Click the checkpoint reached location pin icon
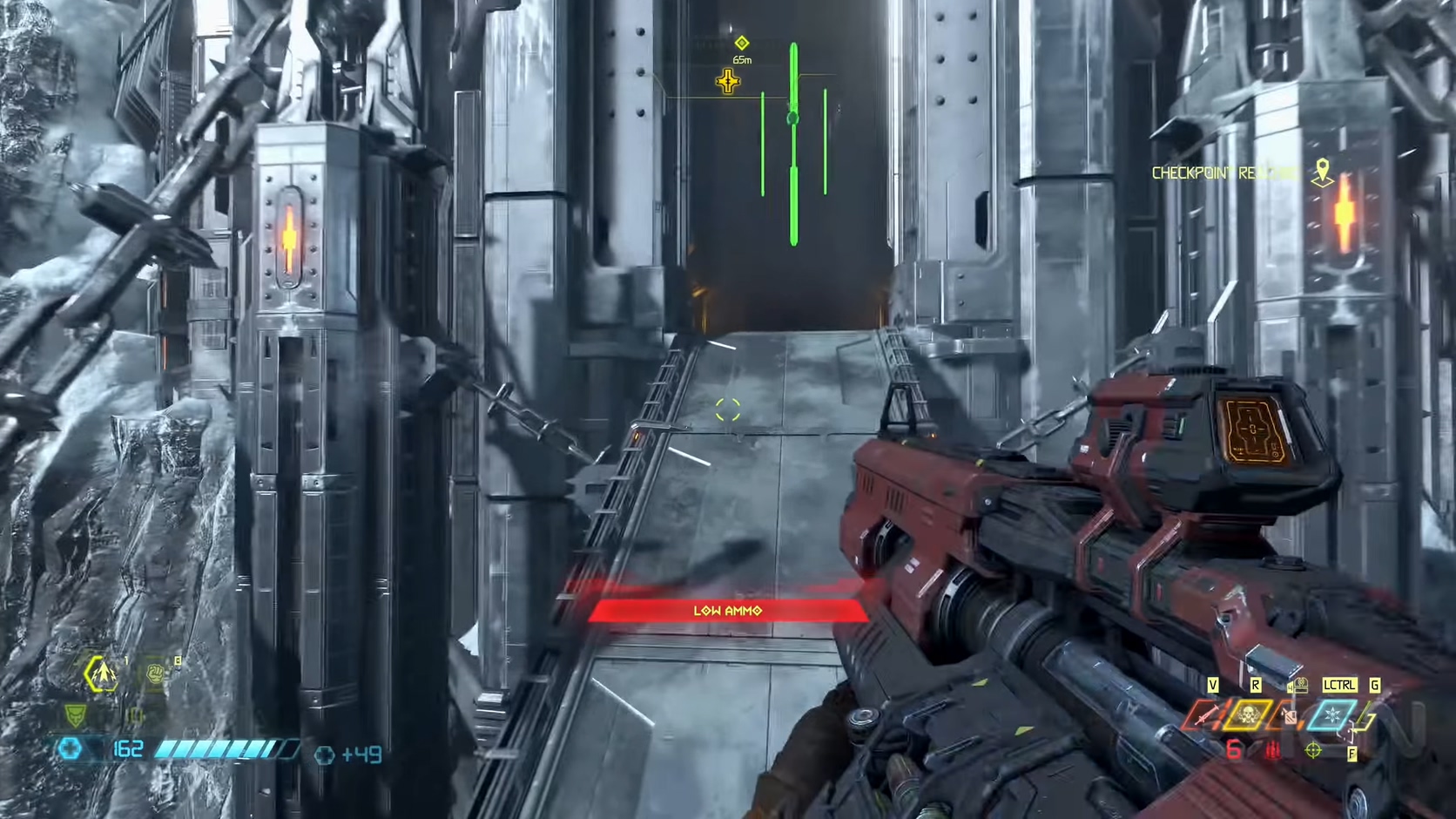The image size is (1456, 819). click(1323, 172)
